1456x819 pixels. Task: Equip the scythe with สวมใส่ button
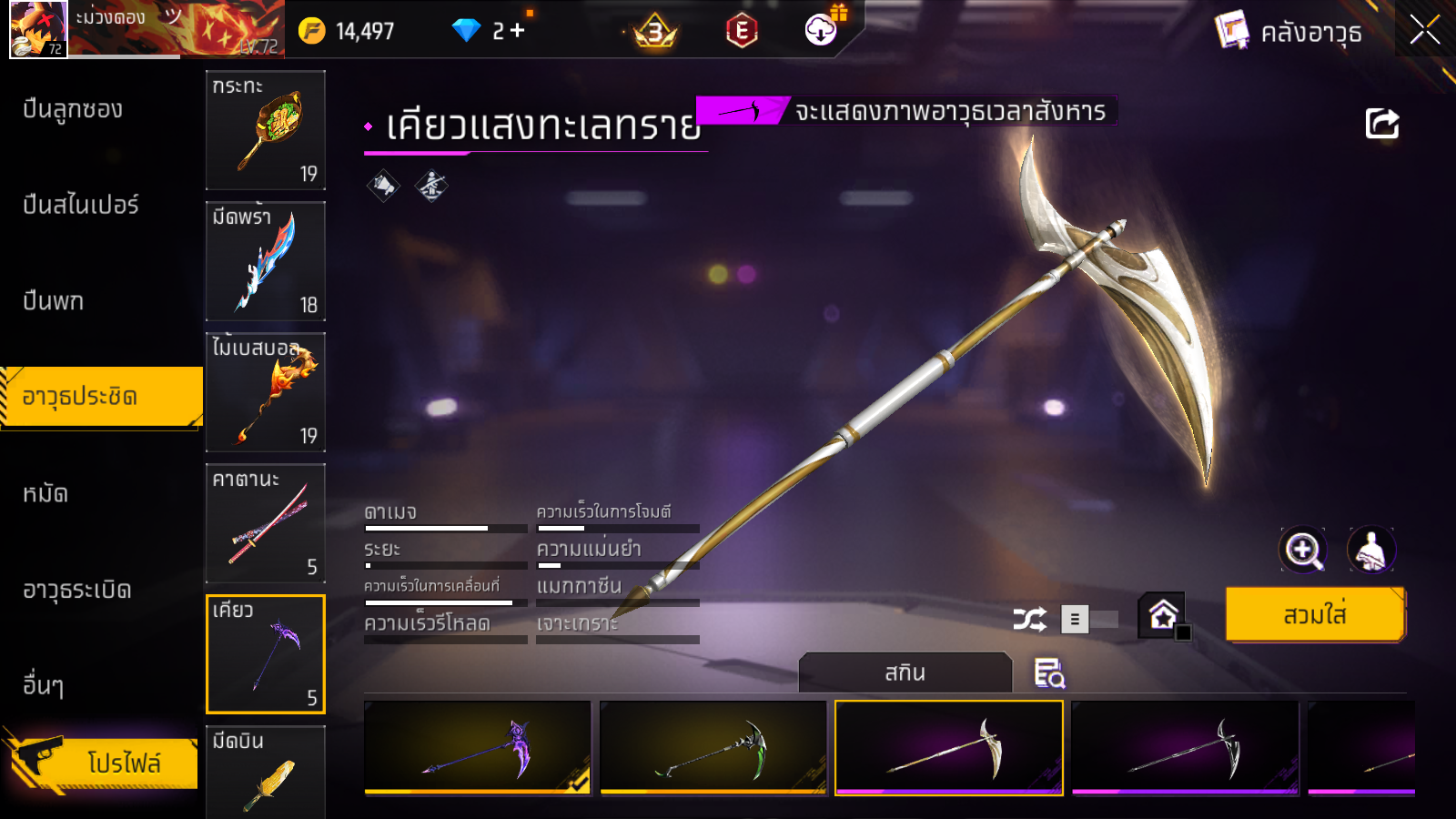1315,615
